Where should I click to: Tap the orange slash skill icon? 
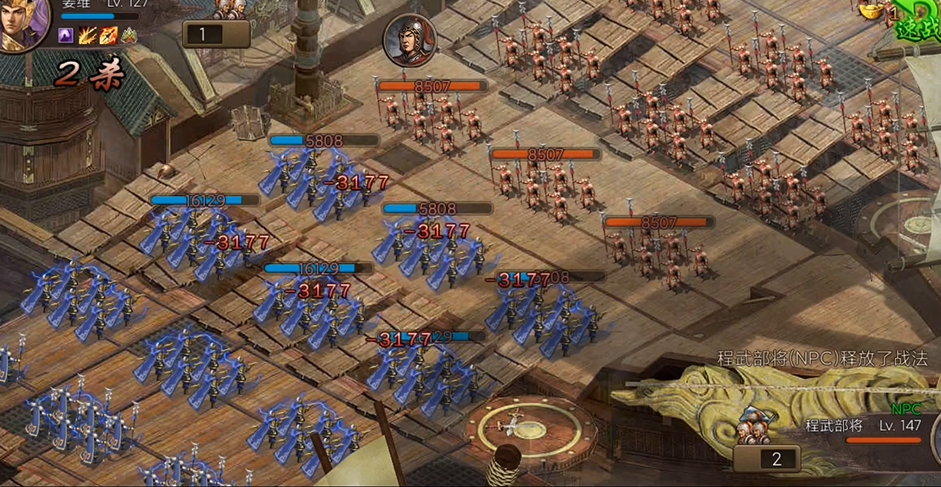coord(88,36)
